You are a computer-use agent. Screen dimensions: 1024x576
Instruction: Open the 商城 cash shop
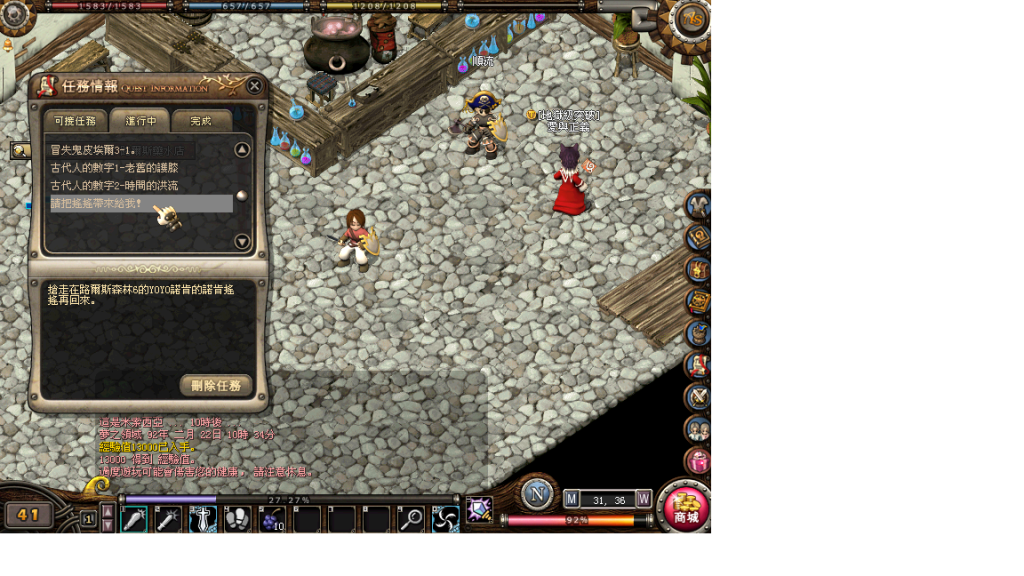686,508
